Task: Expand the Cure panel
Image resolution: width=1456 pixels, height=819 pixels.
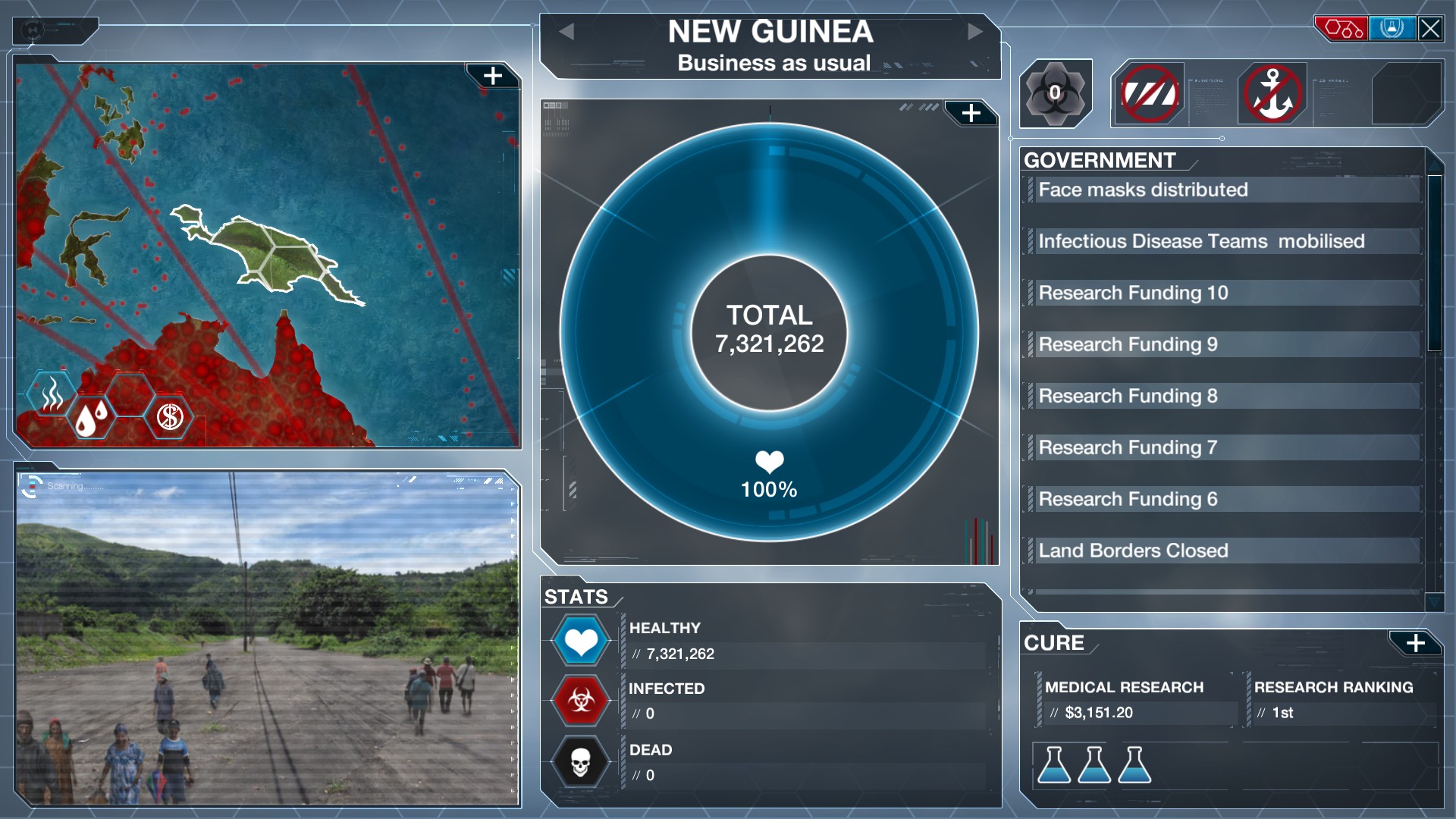Action: [1415, 644]
